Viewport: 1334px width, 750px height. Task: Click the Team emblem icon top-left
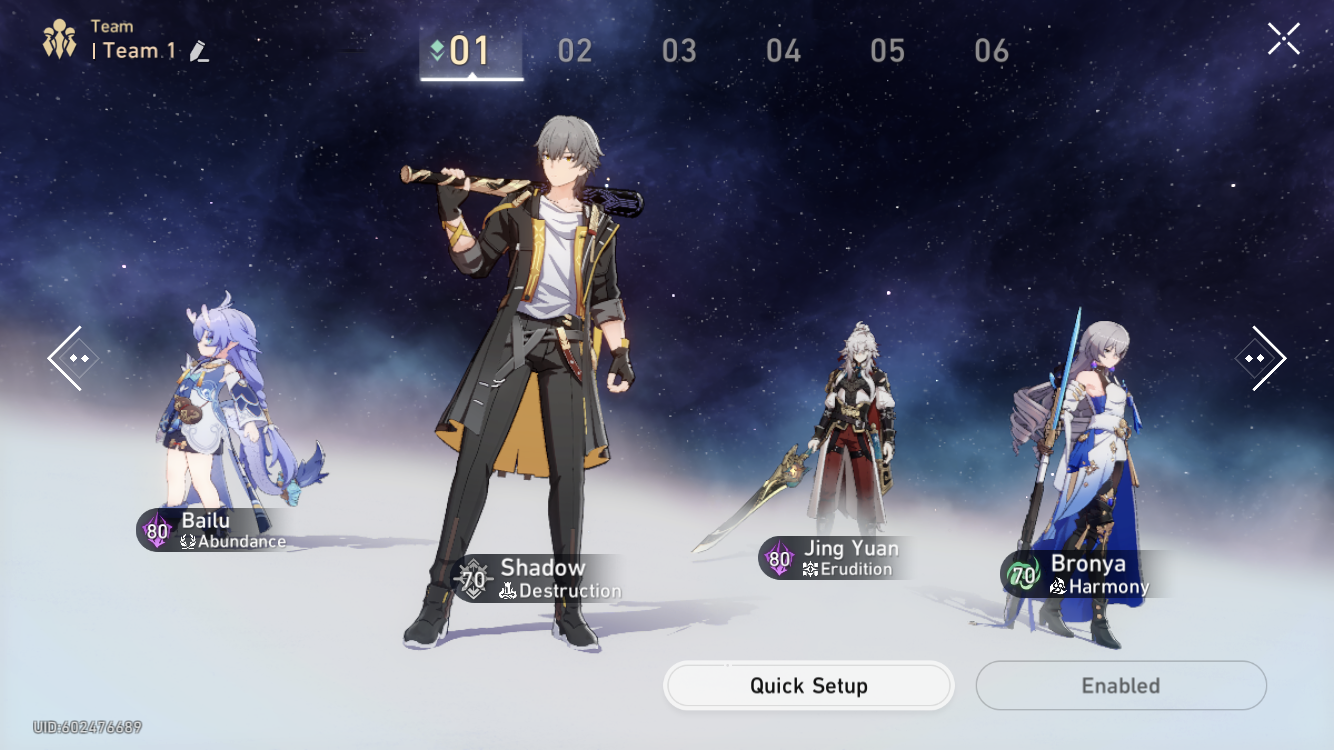[x=58, y=39]
